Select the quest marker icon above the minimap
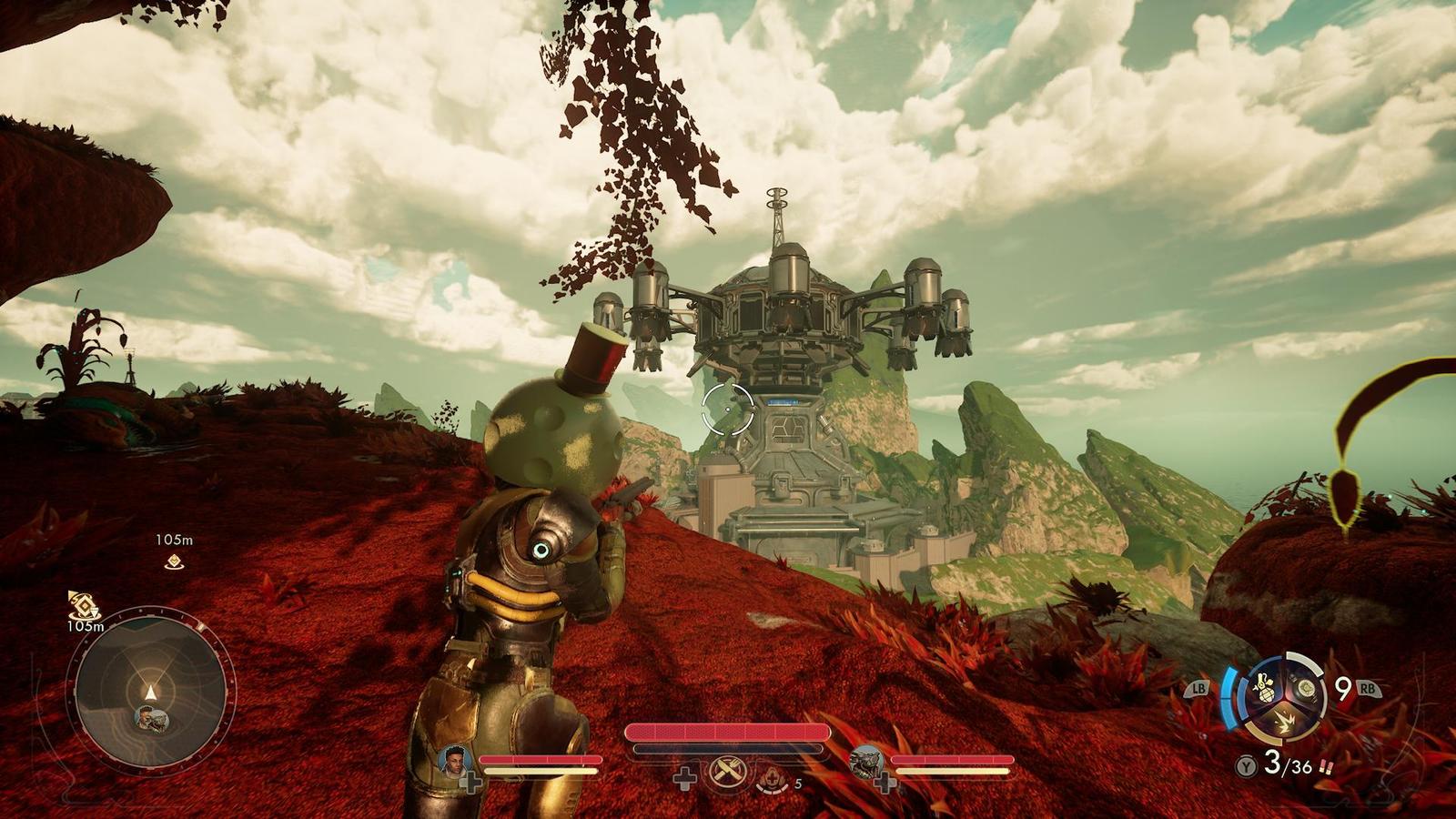 point(84,605)
